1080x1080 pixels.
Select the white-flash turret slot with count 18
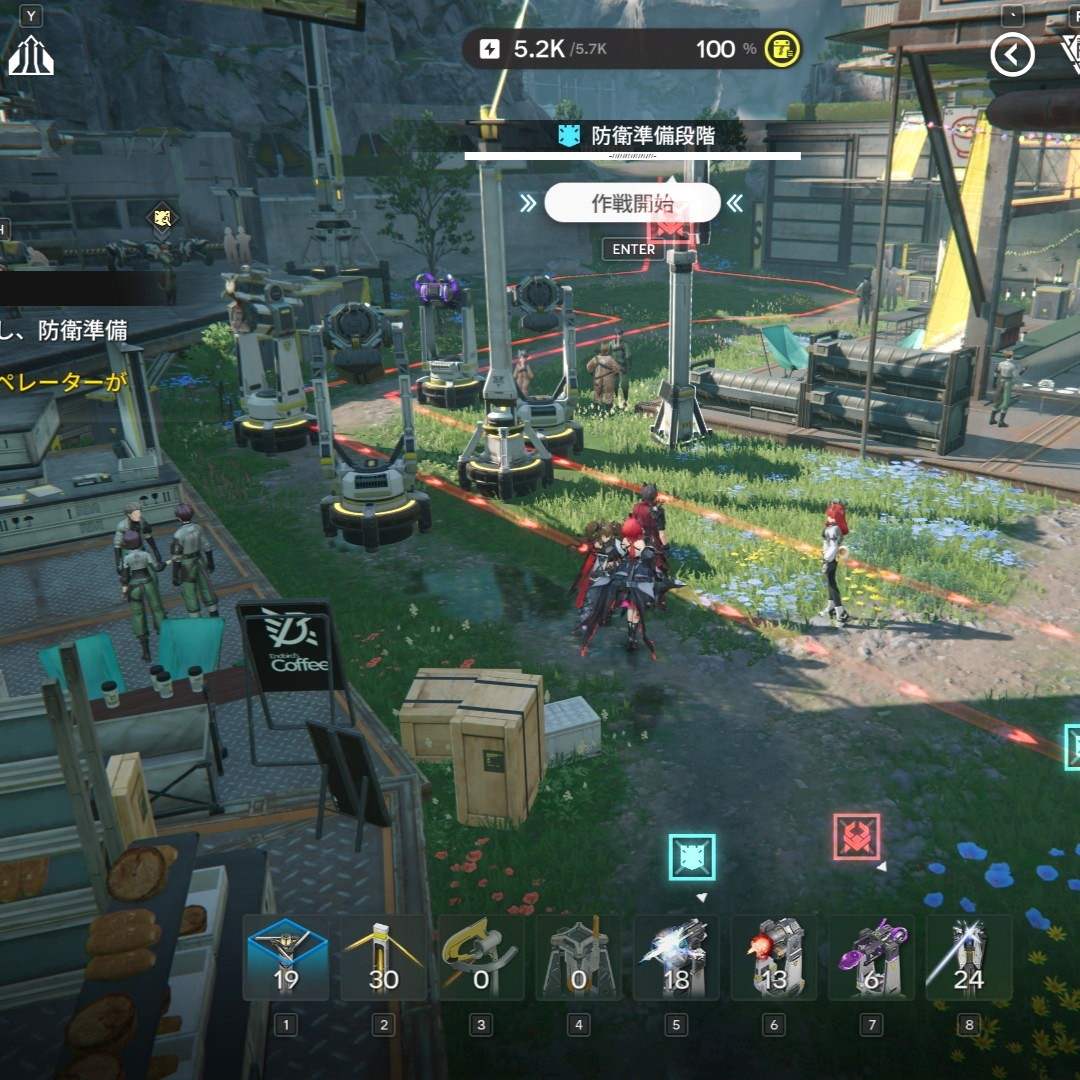coord(676,958)
